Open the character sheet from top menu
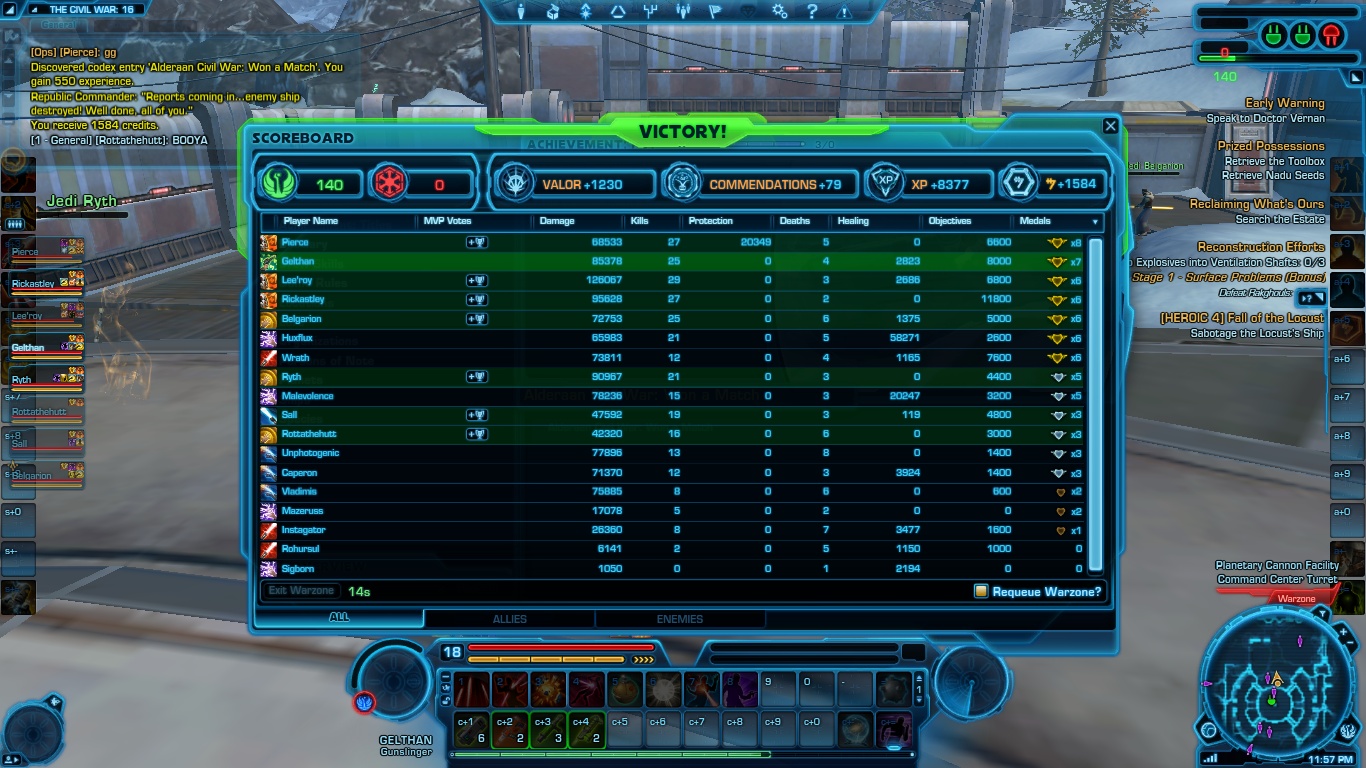Screen dimensions: 1366x768 [x=520, y=12]
